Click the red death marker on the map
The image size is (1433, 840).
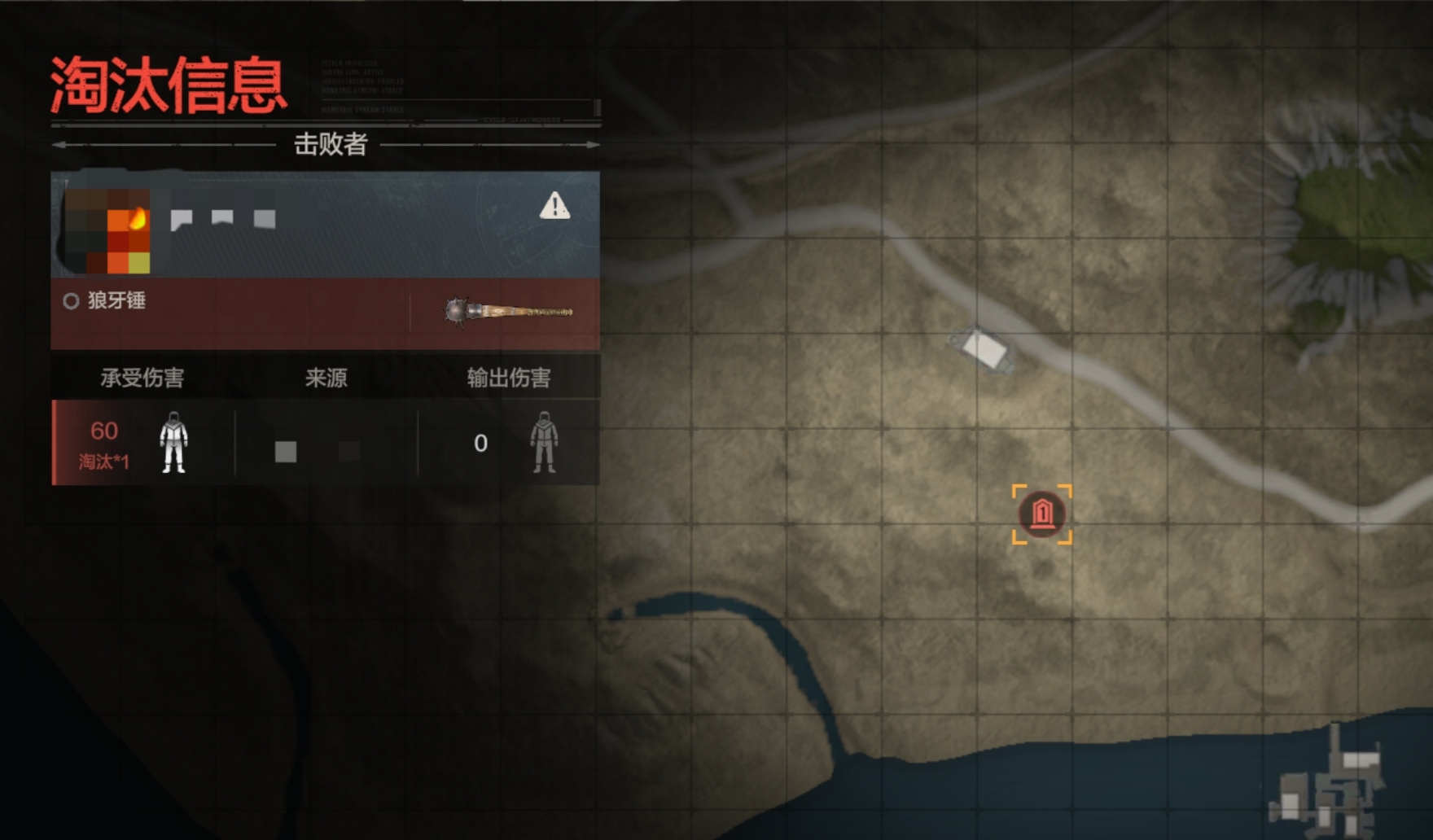coord(1042,514)
